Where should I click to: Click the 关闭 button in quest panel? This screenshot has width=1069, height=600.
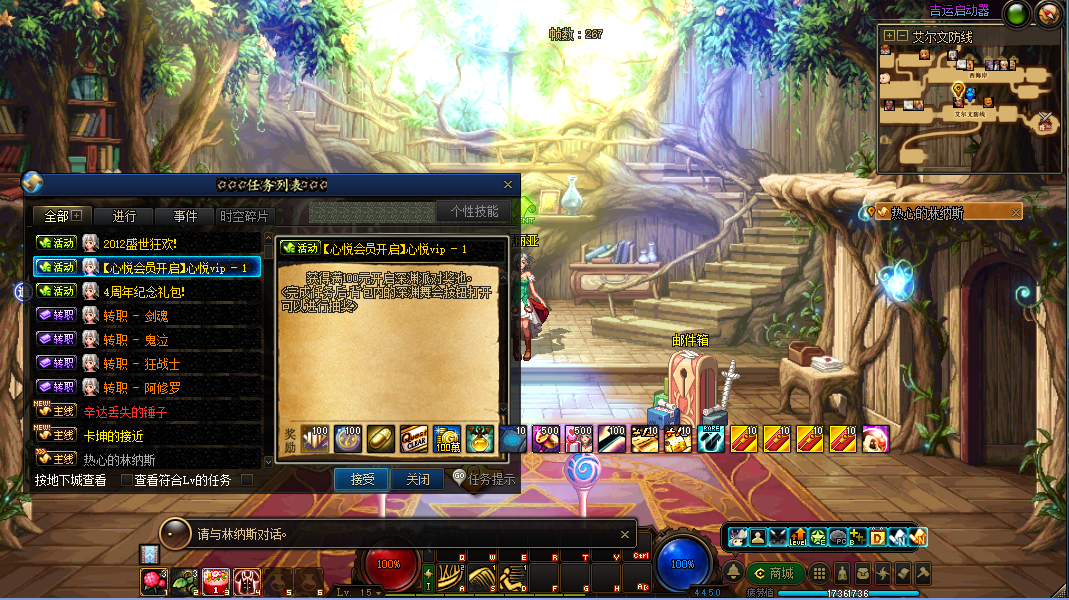[417, 480]
